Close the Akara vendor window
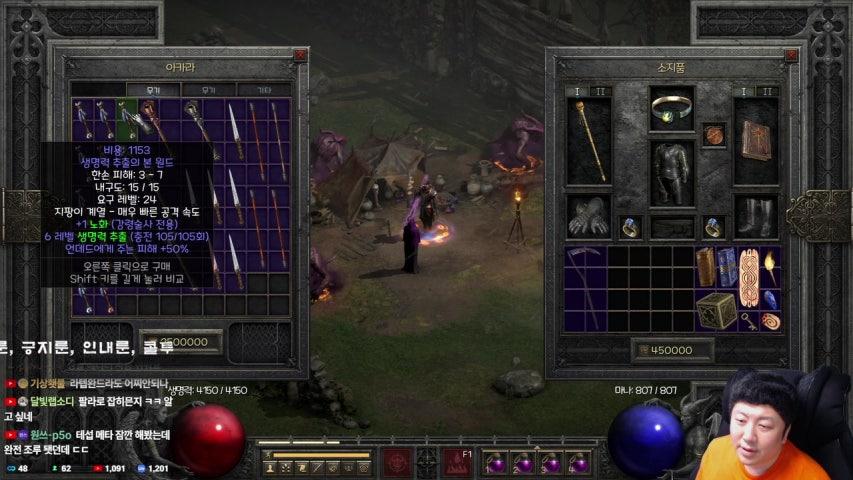This screenshot has height=480, width=853. point(300,56)
